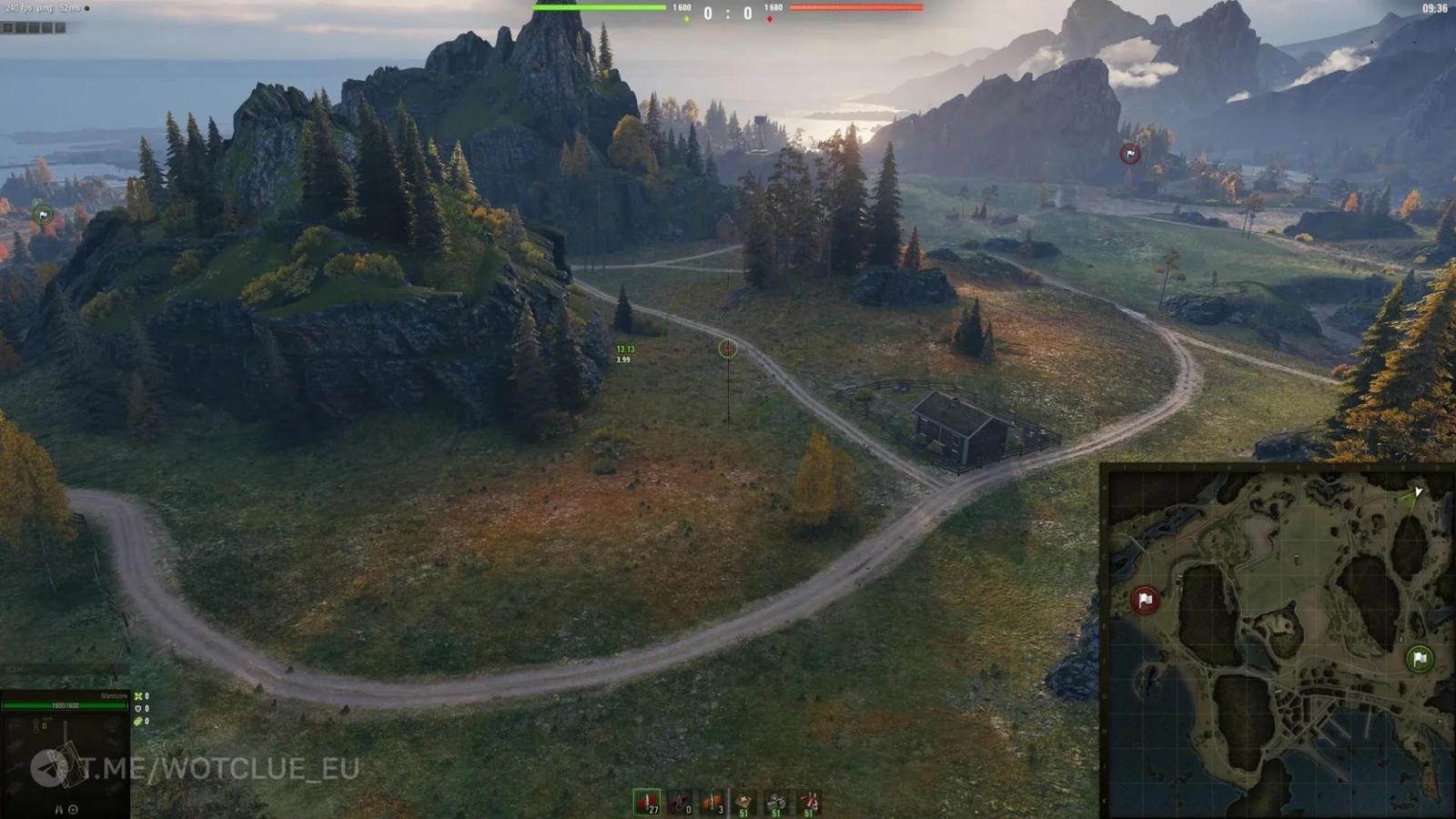Select the AP shell slot showing 27
The width and height of the screenshot is (1456, 819).
point(649,803)
